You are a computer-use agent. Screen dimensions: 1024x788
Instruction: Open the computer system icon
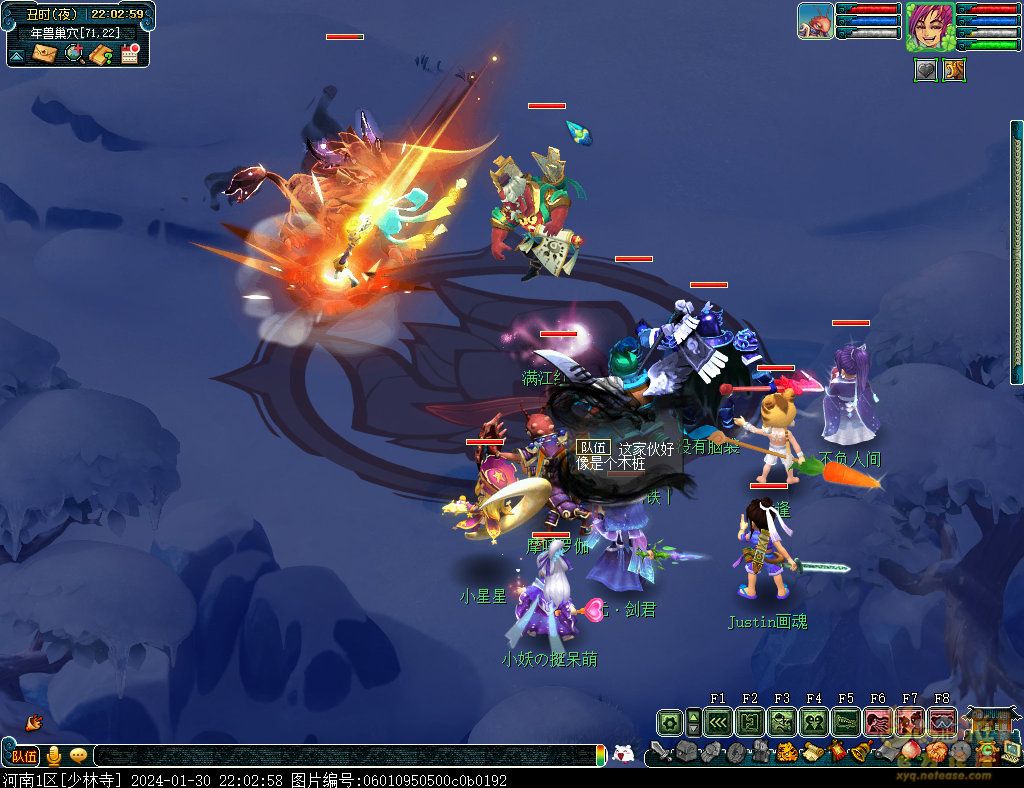click(x=1010, y=750)
